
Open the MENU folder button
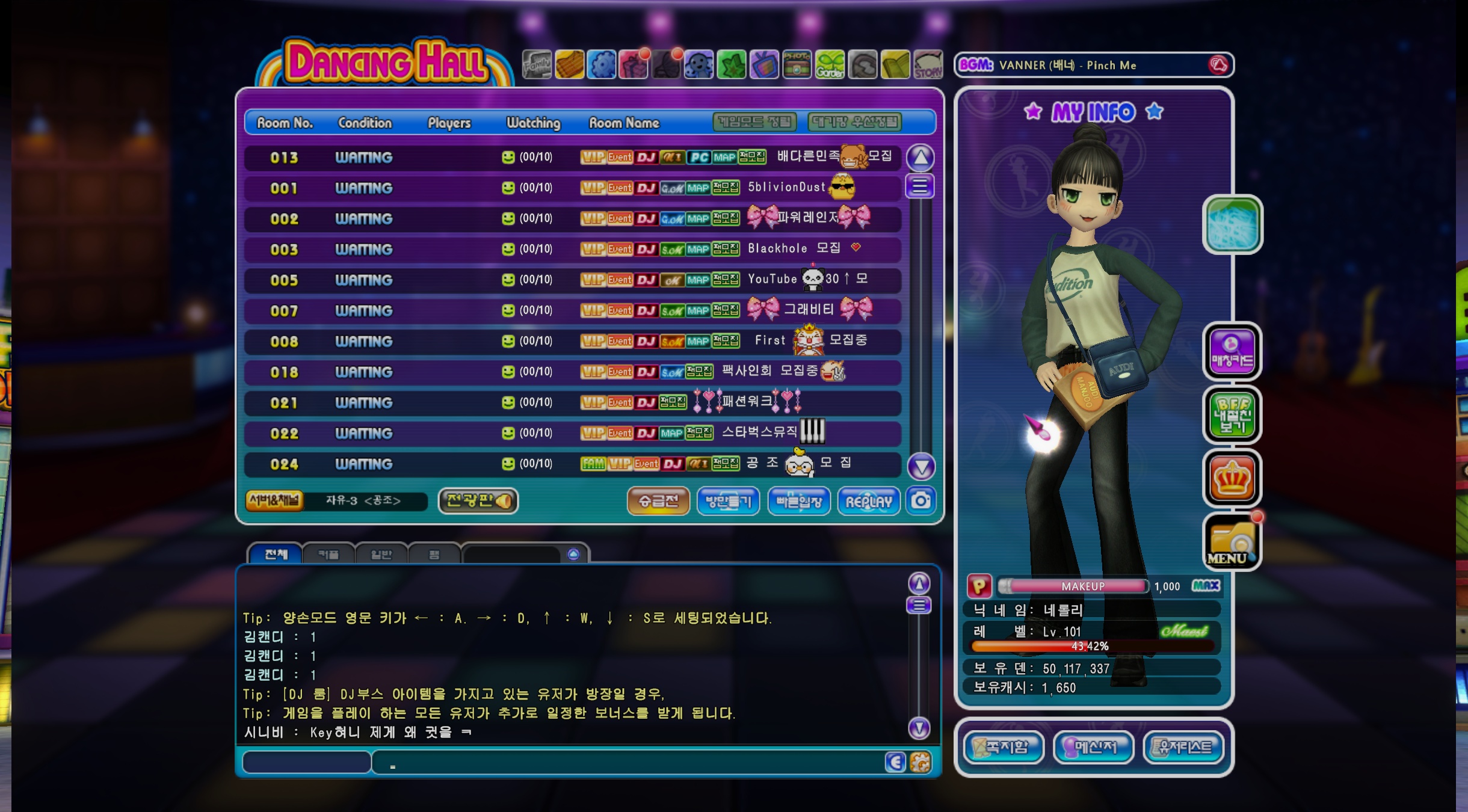[x=1231, y=541]
